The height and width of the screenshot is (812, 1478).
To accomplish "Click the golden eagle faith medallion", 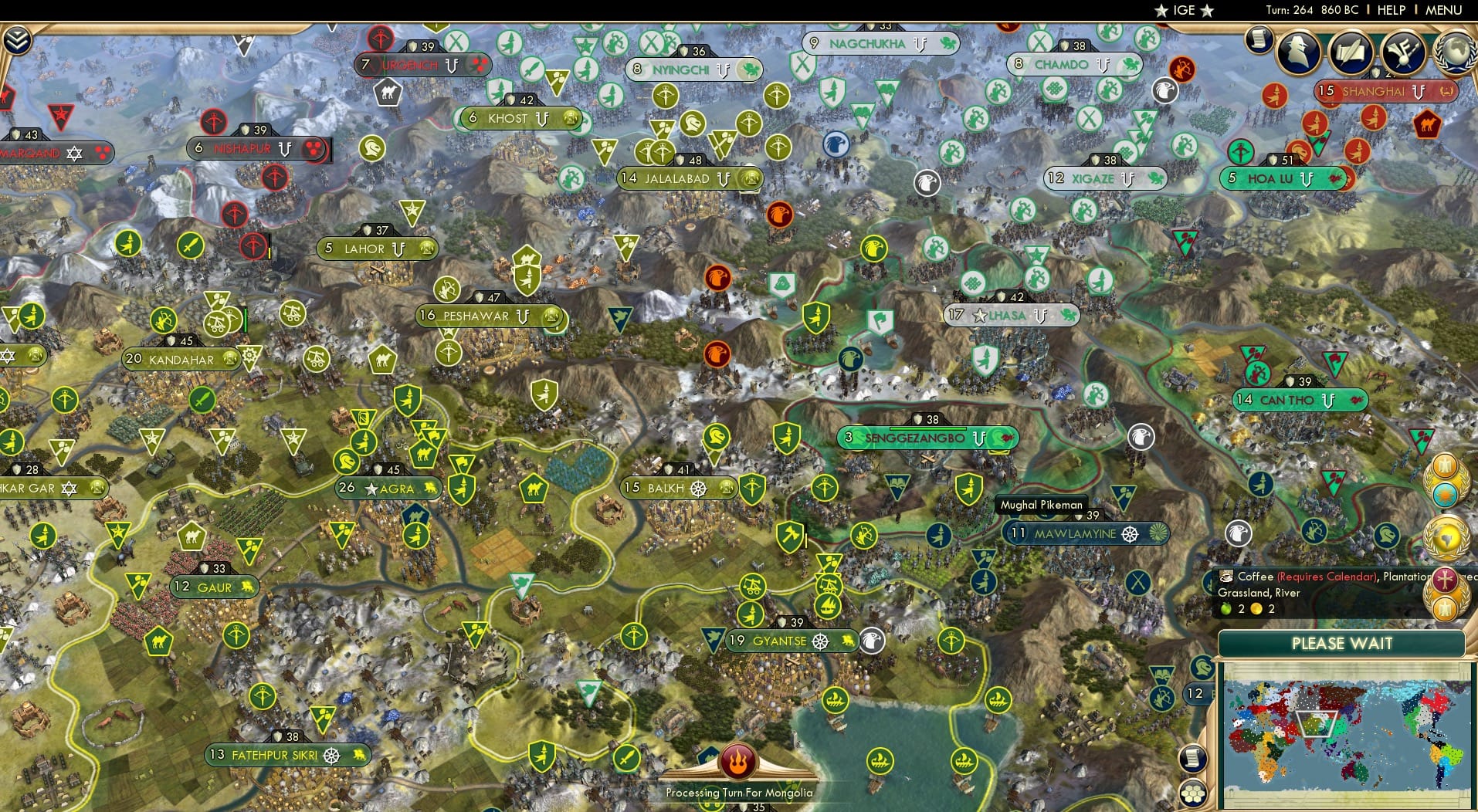I will (x=1445, y=466).
